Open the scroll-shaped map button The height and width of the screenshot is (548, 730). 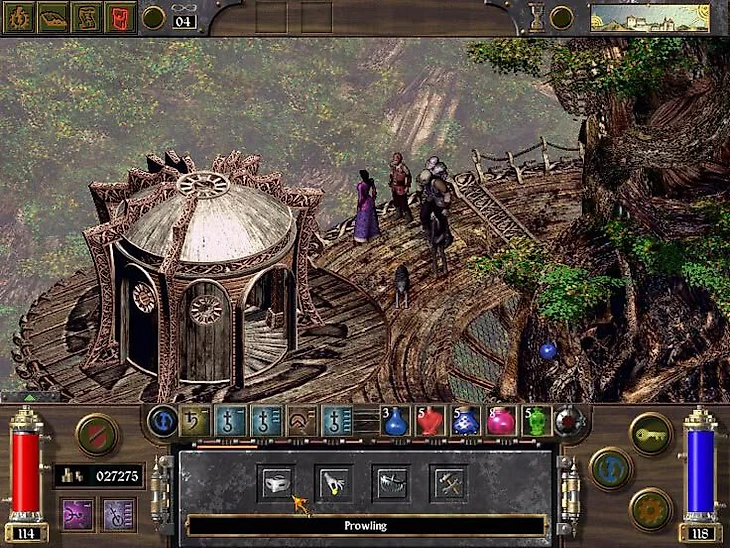tap(87, 17)
